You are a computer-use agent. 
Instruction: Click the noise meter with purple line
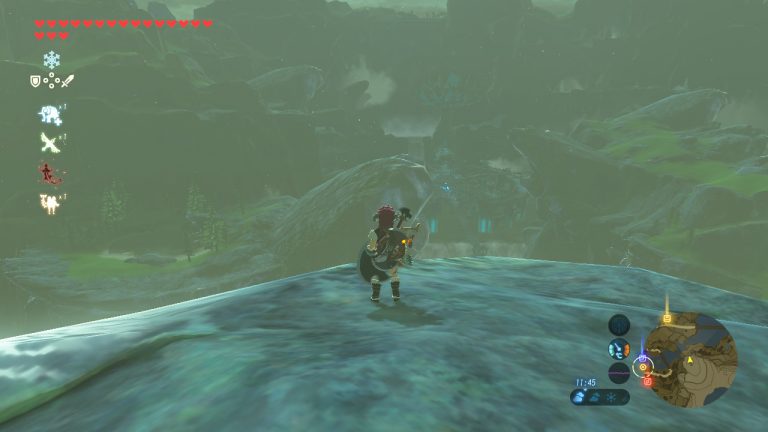pos(619,373)
